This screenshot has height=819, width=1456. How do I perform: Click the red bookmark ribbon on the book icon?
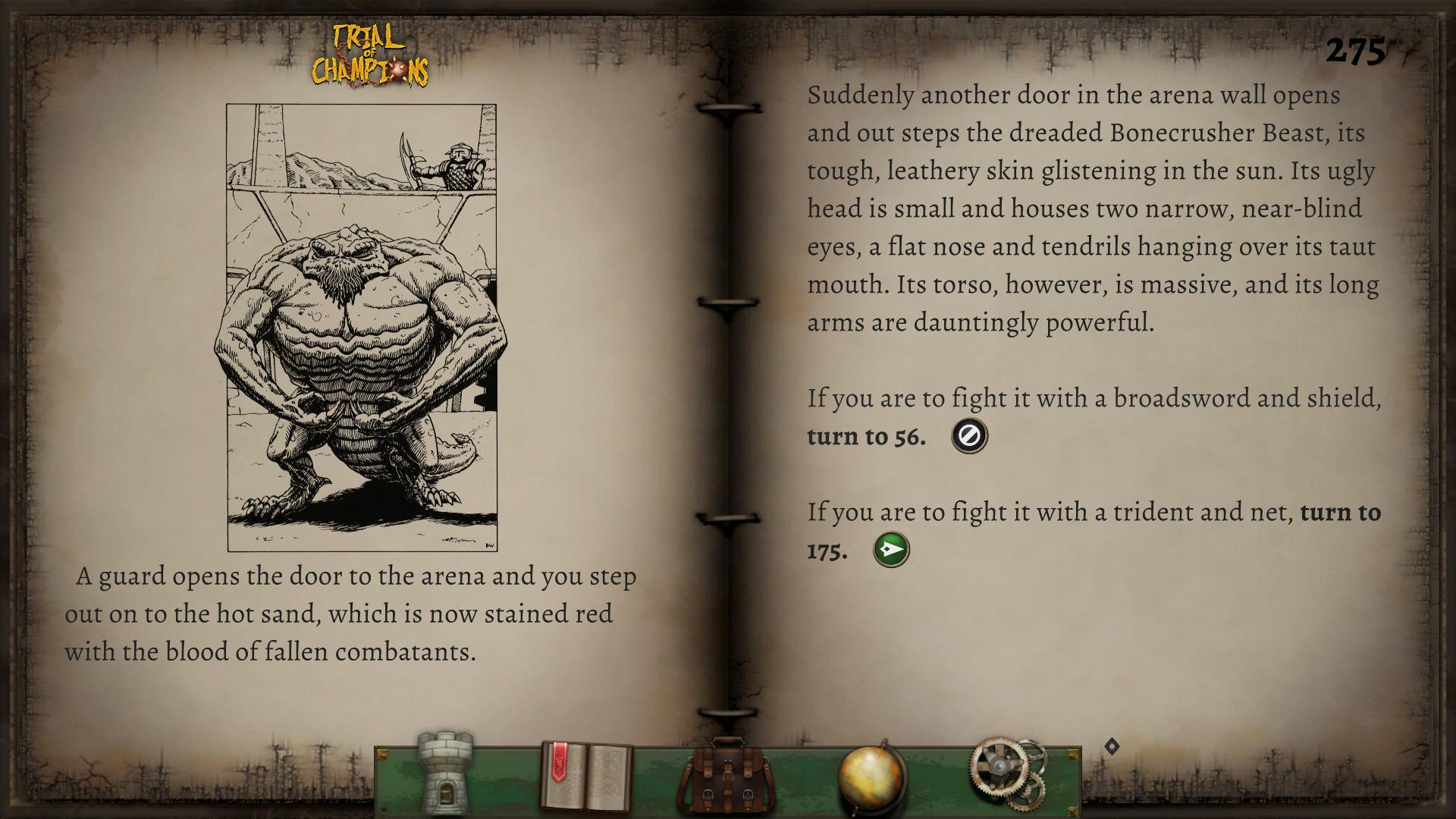559,762
